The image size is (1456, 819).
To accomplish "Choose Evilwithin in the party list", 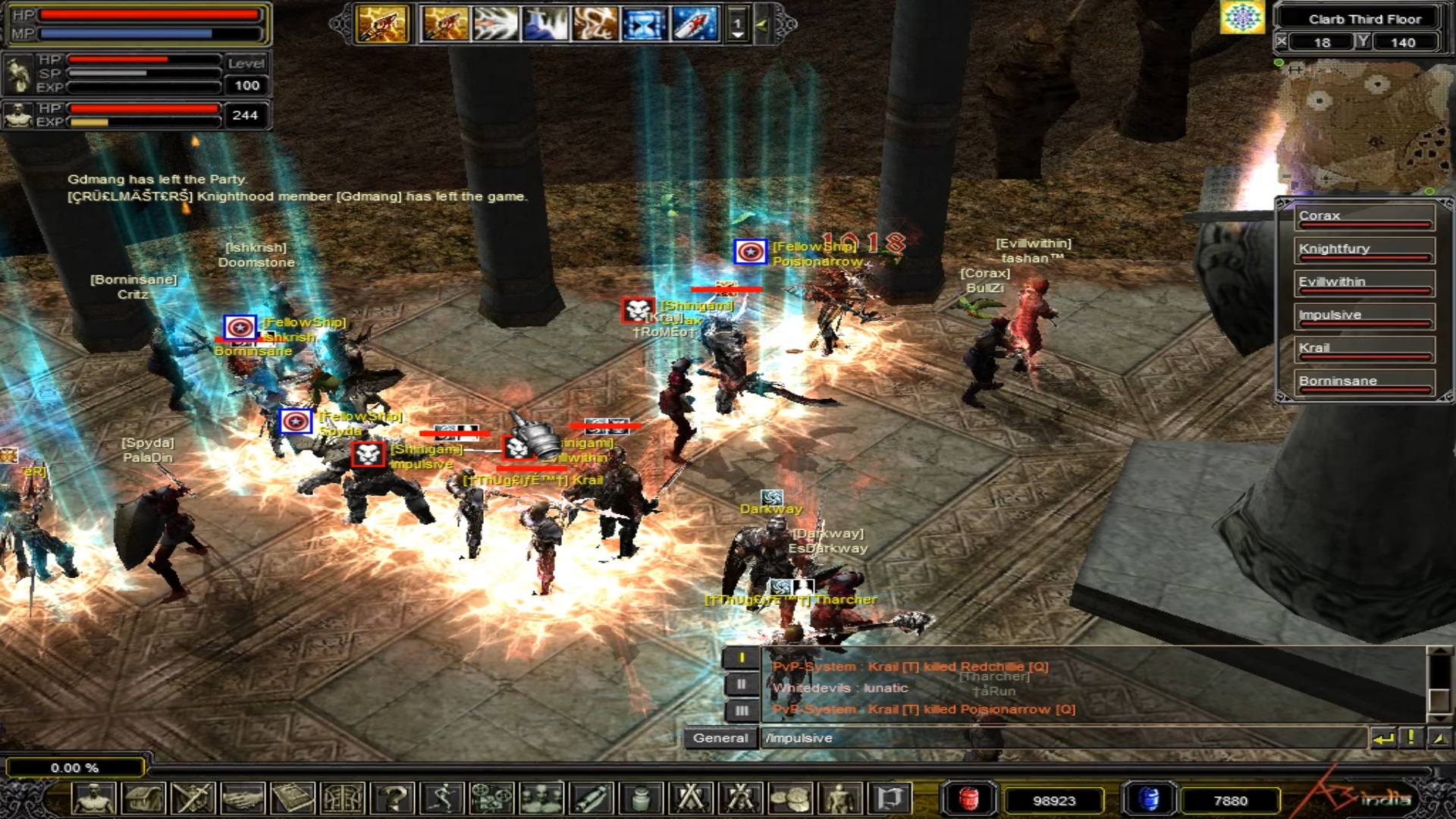I will pyautogui.click(x=1363, y=284).
